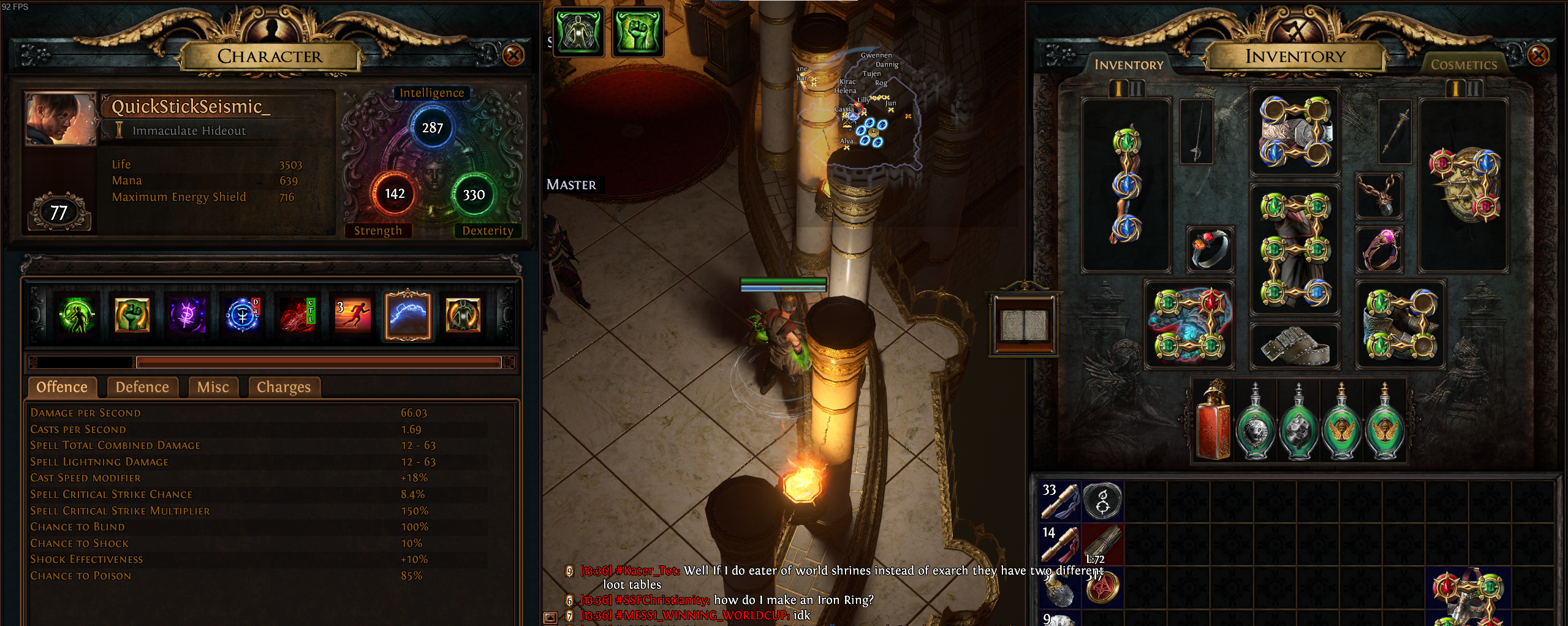Select the equipped boots slot
Image resolution: width=1568 pixels, height=626 pixels.
(1400, 325)
